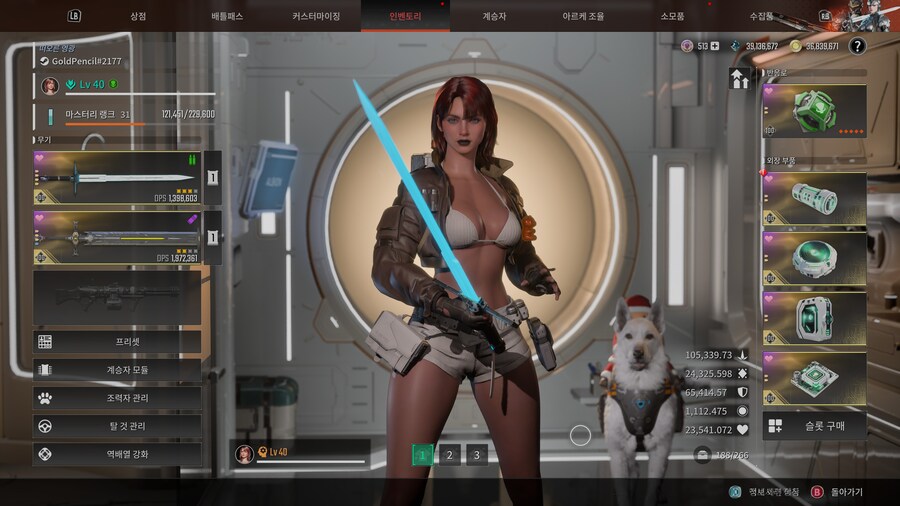Open 조력자 관리 companion management
The width and height of the screenshot is (900, 506).
coord(117,398)
